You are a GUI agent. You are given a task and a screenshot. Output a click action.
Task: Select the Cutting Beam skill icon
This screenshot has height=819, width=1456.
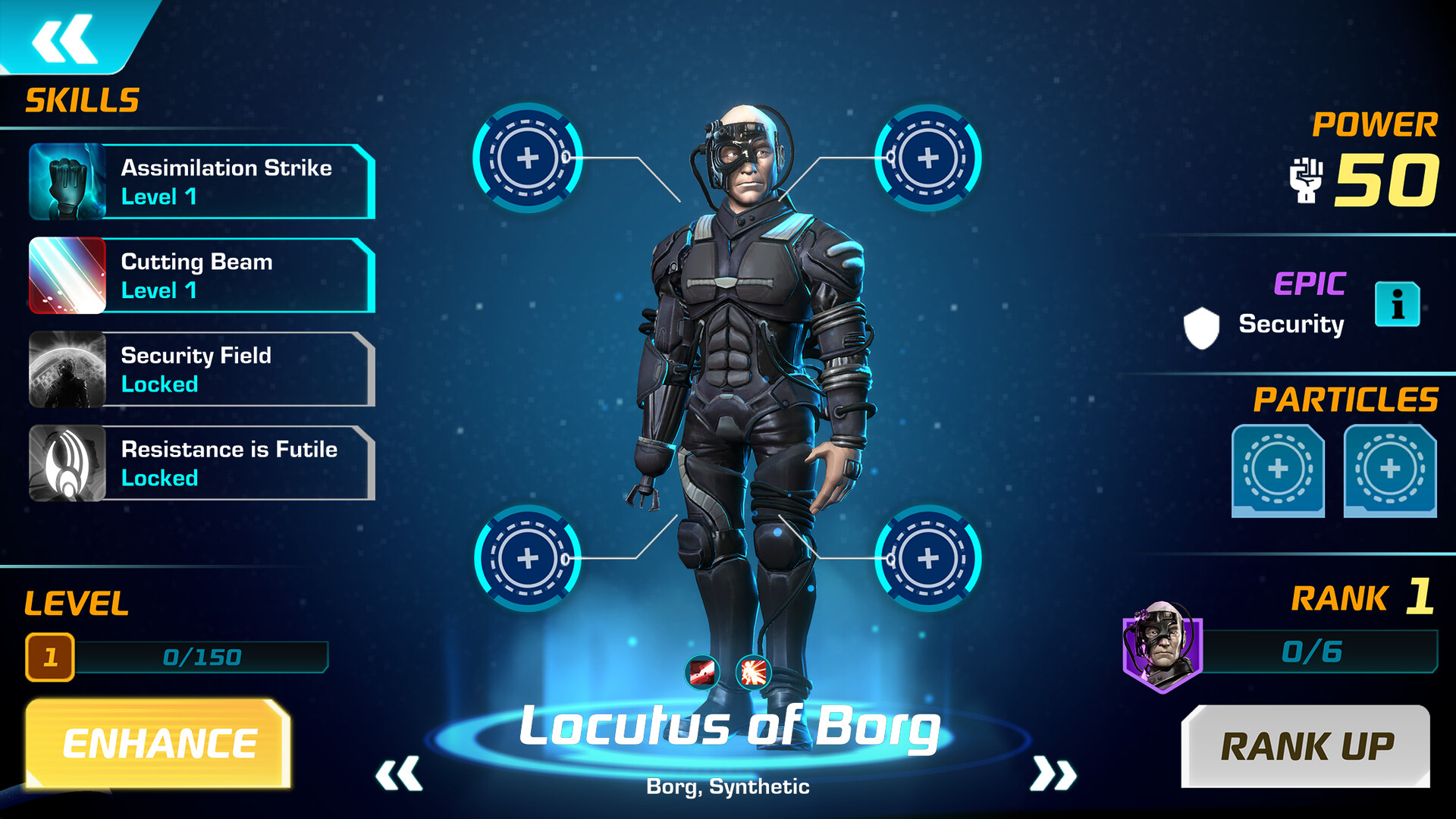pyautogui.click(x=67, y=276)
